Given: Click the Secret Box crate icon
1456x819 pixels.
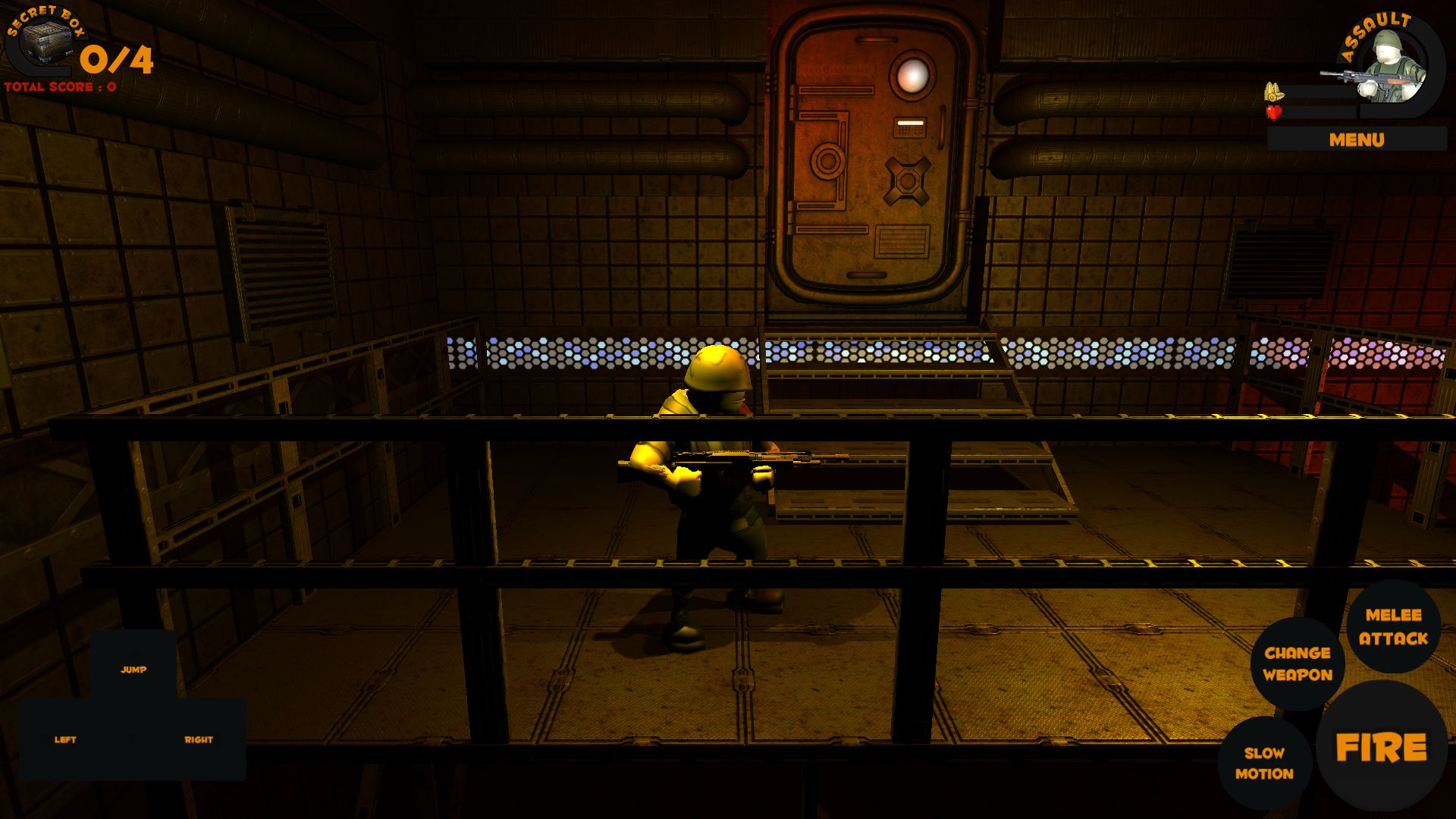Looking at the screenshot, I should 45,44.
